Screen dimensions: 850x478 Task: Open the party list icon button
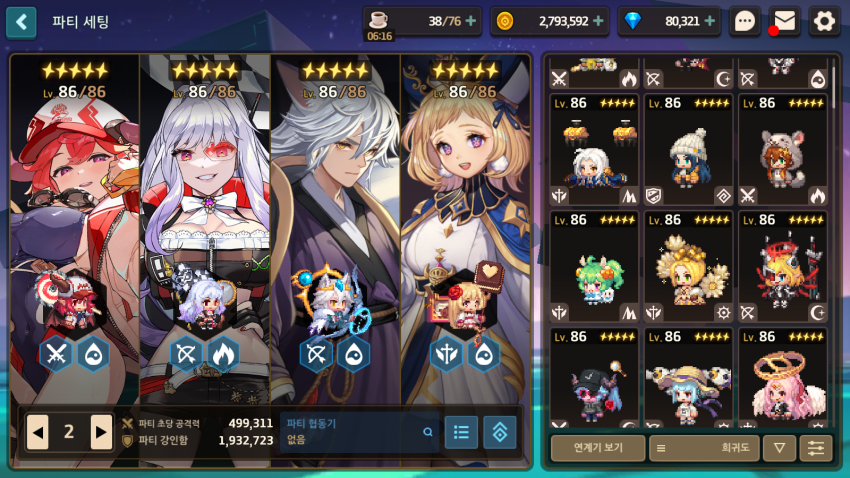[x=461, y=432]
